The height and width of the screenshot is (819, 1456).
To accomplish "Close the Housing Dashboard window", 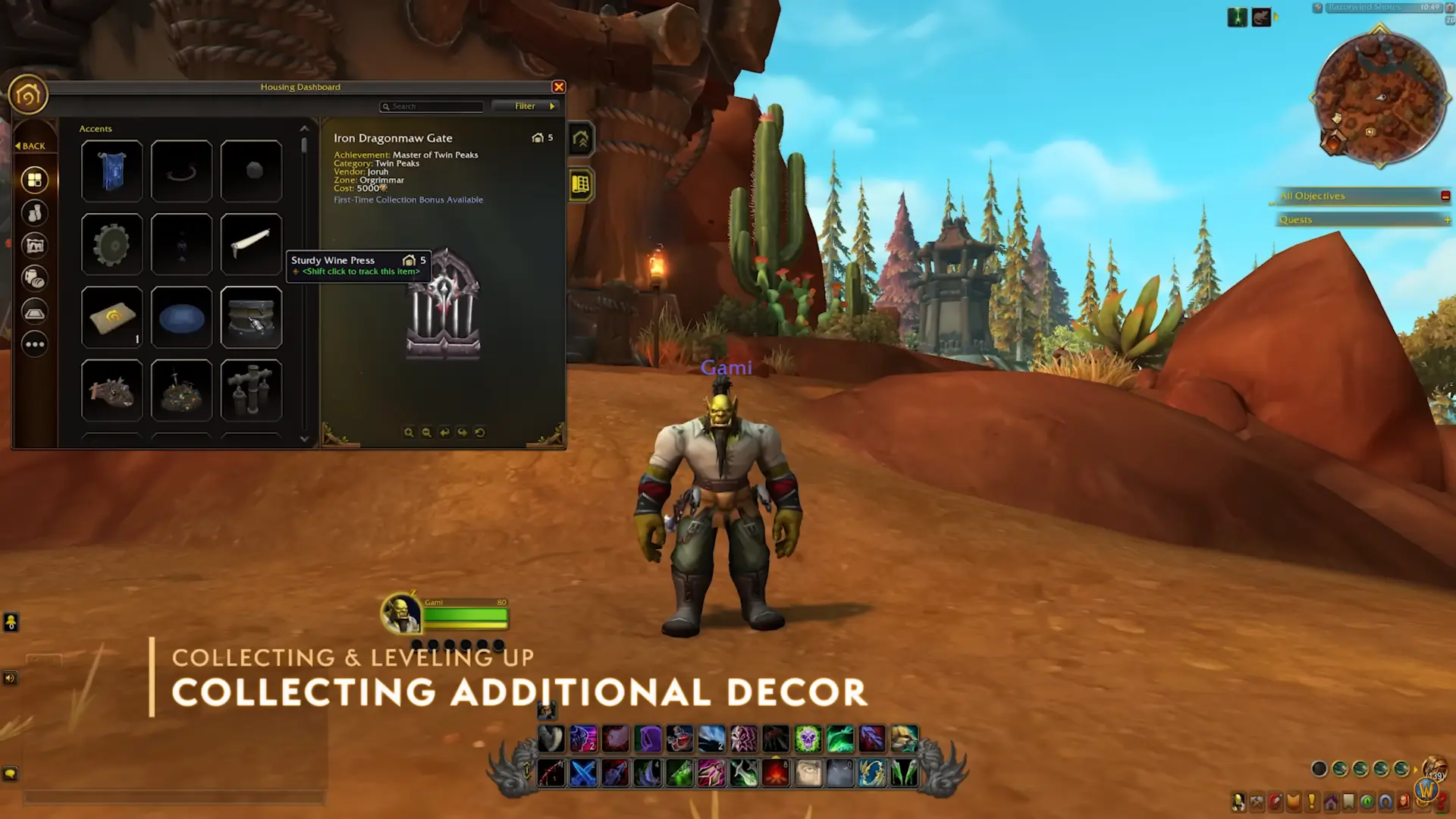I will [559, 87].
